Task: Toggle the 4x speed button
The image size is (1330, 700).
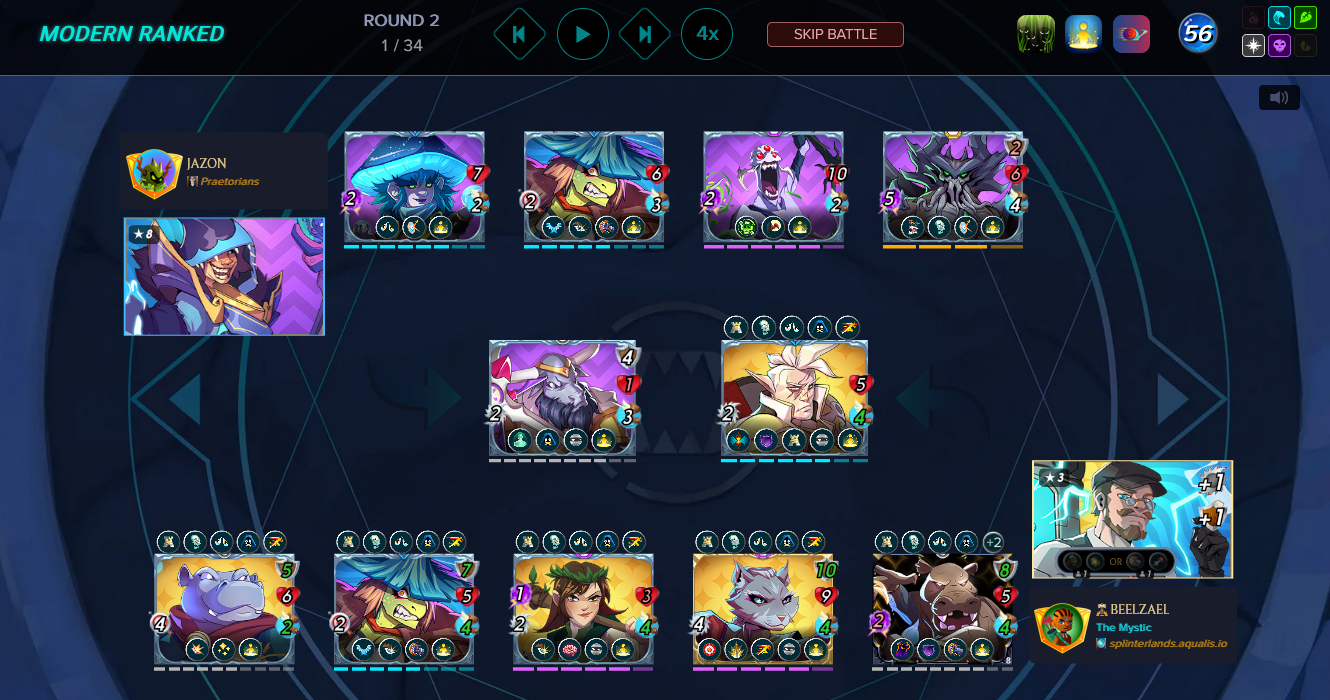Action: (x=707, y=34)
